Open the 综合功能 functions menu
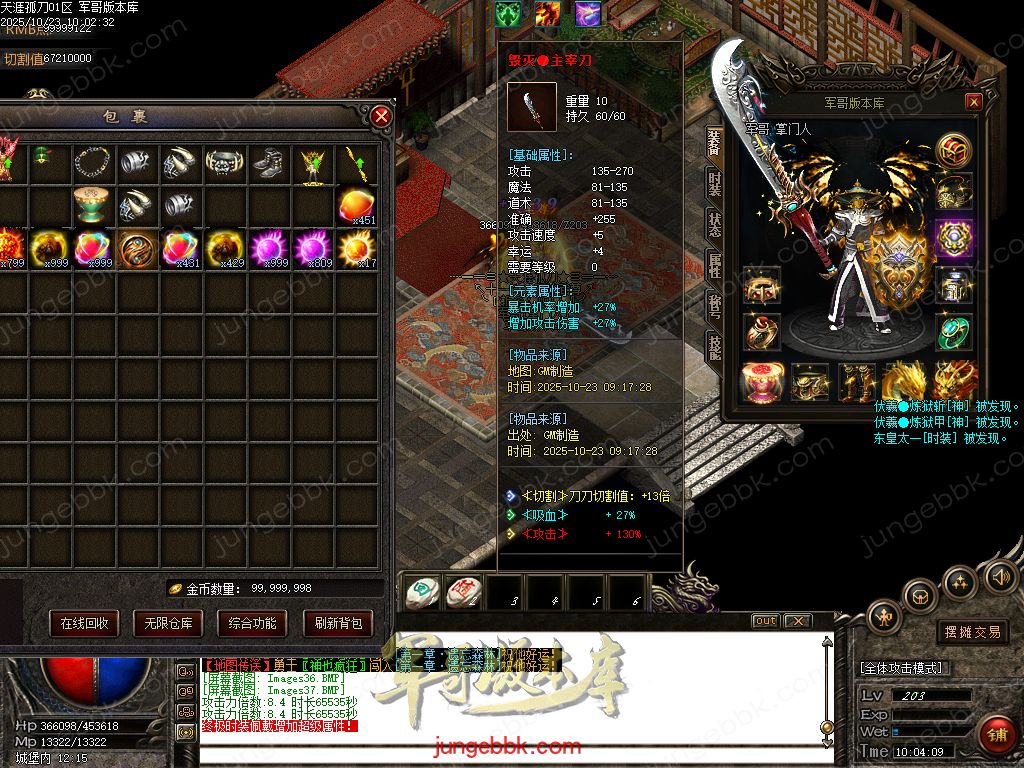The width and height of the screenshot is (1024, 768). [x=252, y=623]
